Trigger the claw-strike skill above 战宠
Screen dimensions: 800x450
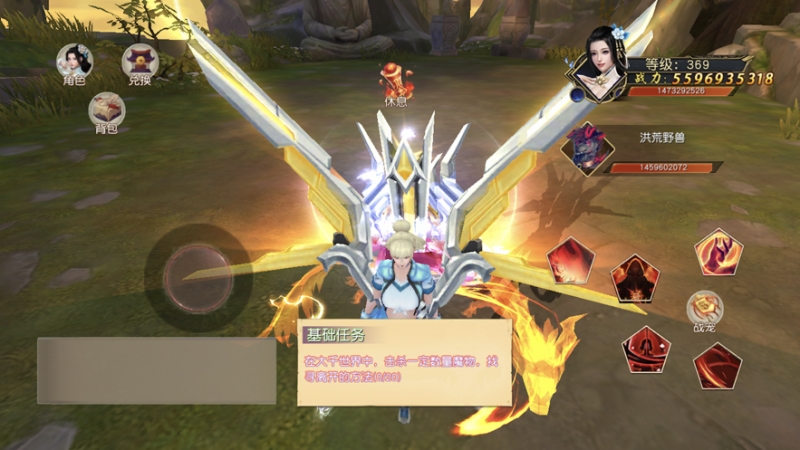coord(718,252)
